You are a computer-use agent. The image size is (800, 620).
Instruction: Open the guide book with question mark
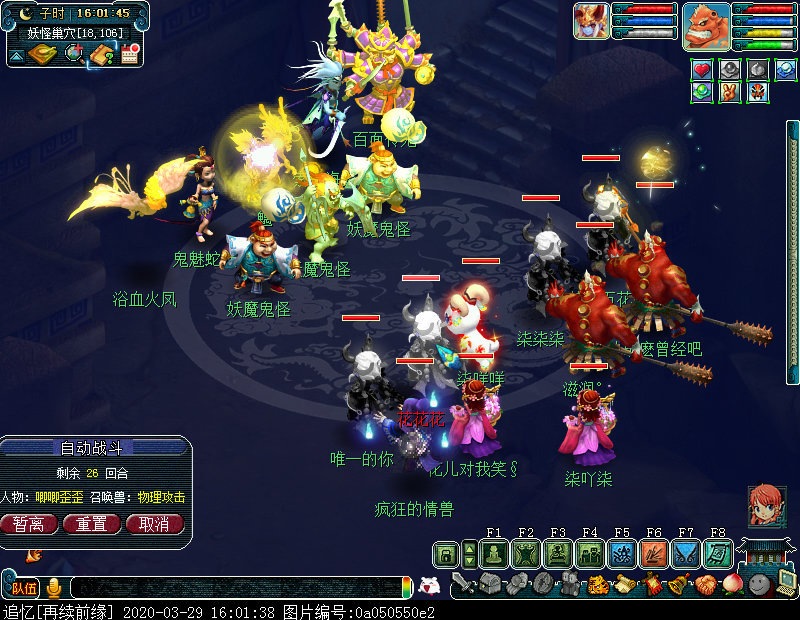click(101, 54)
